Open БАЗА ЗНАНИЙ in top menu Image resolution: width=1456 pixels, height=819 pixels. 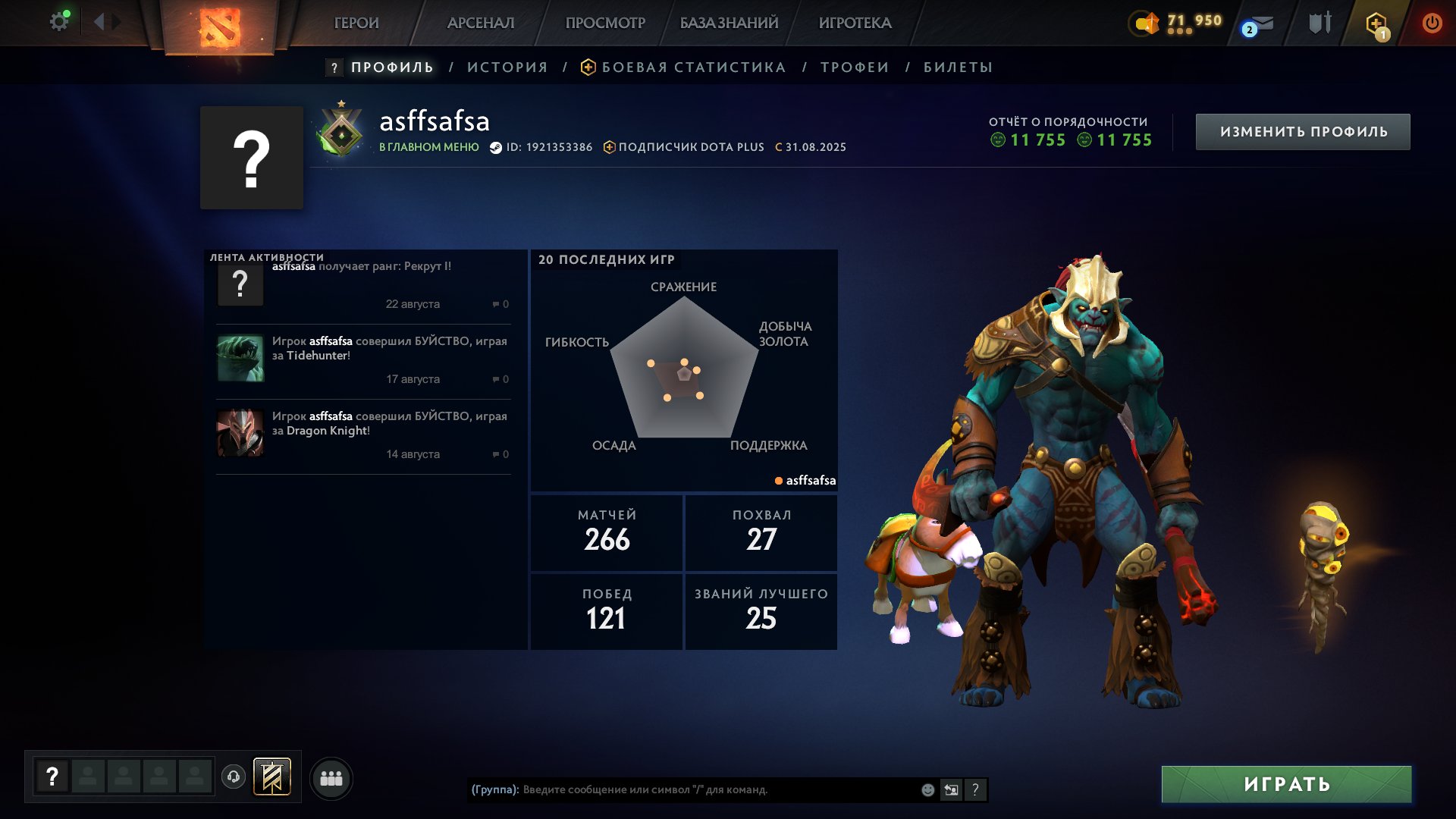pos(729,23)
